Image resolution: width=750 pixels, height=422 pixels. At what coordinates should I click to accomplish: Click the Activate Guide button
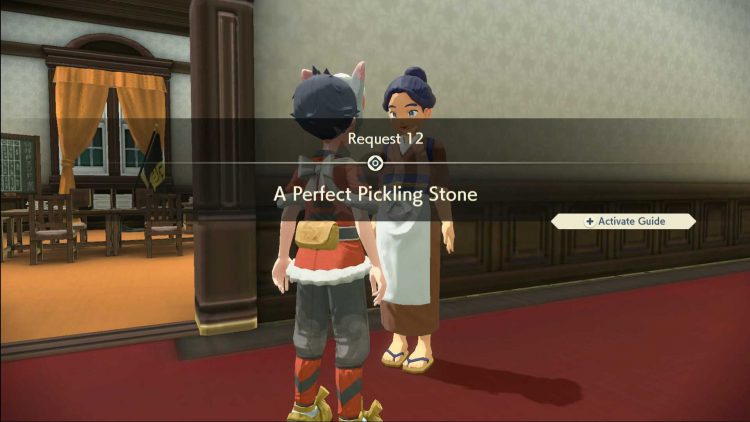point(624,221)
